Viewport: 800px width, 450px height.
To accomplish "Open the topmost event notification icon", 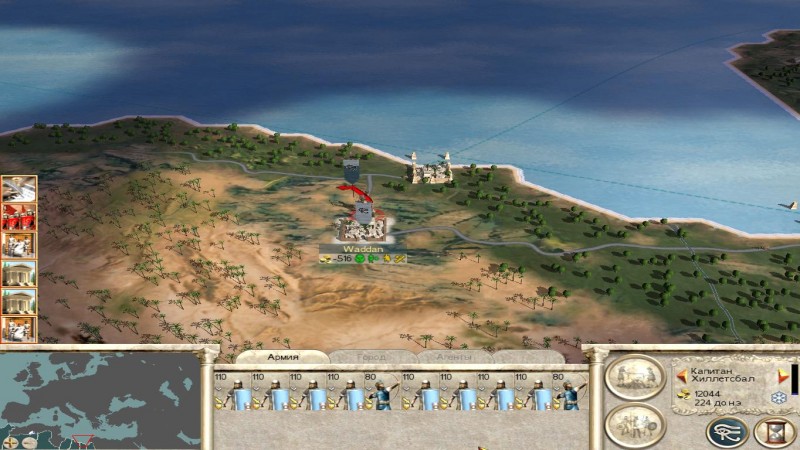I will click(18, 189).
